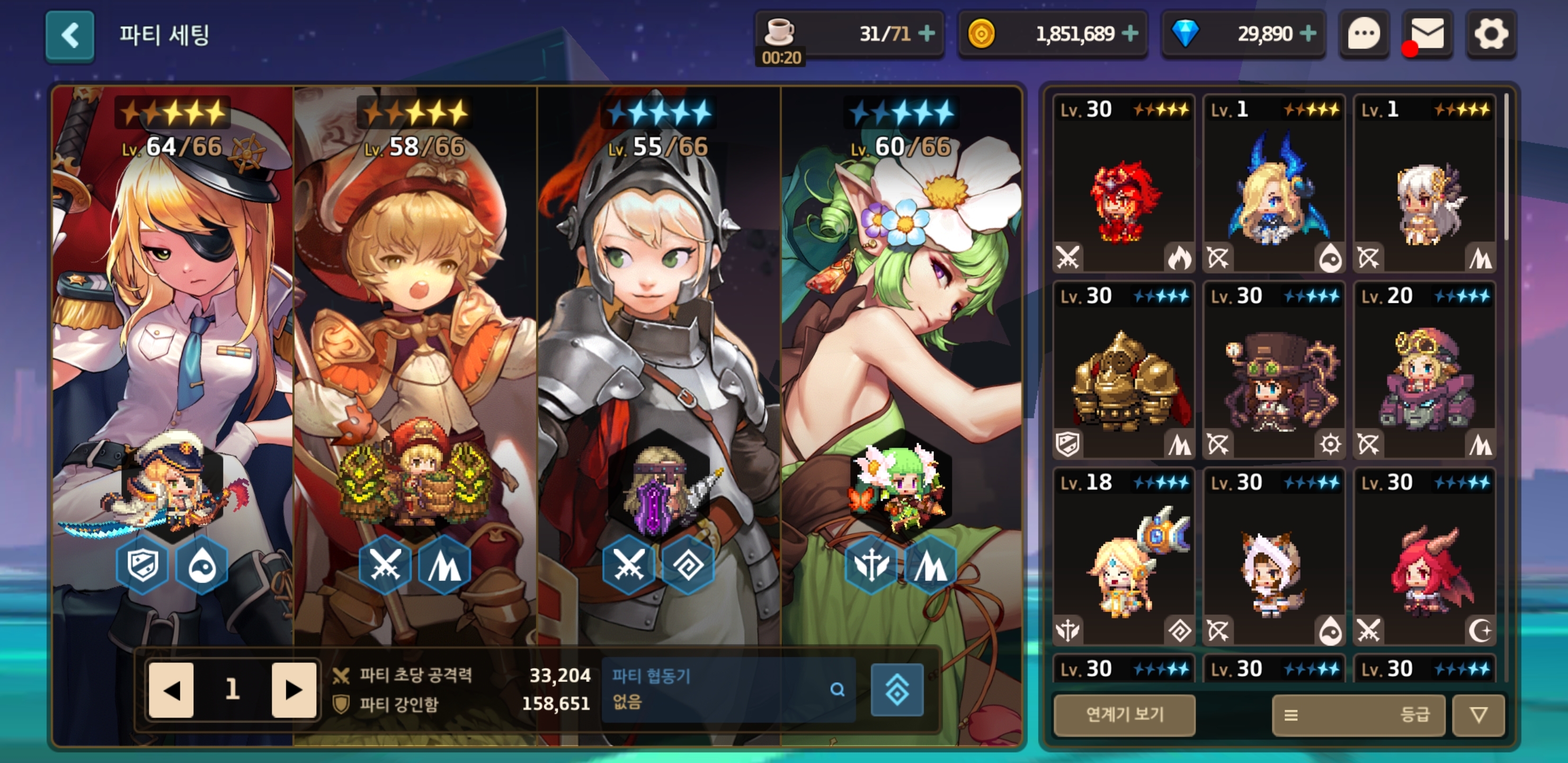Open the mailbox envelope icon
The image size is (1568, 763).
(x=1427, y=35)
